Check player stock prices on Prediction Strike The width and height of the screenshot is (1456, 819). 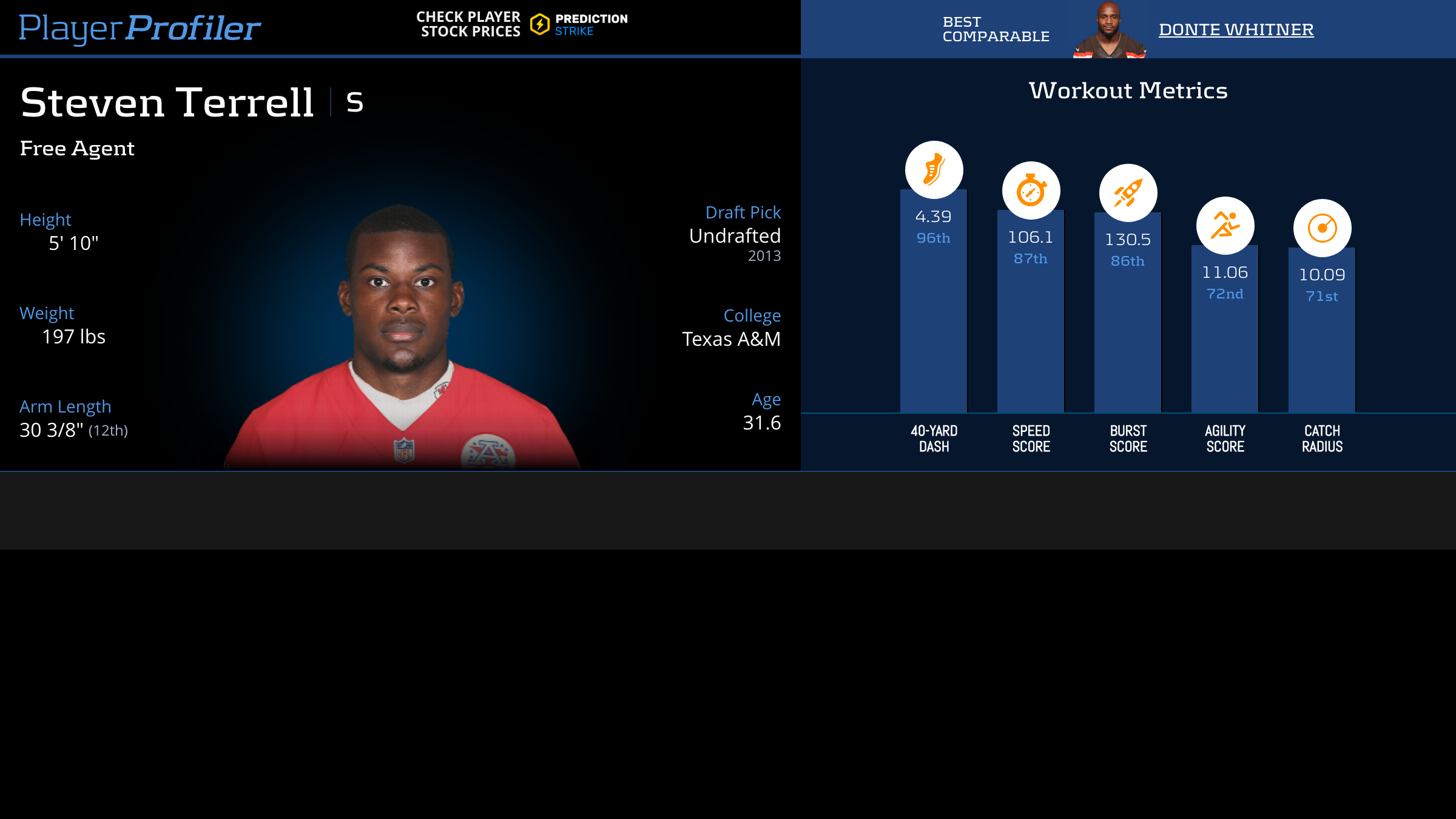click(522, 24)
